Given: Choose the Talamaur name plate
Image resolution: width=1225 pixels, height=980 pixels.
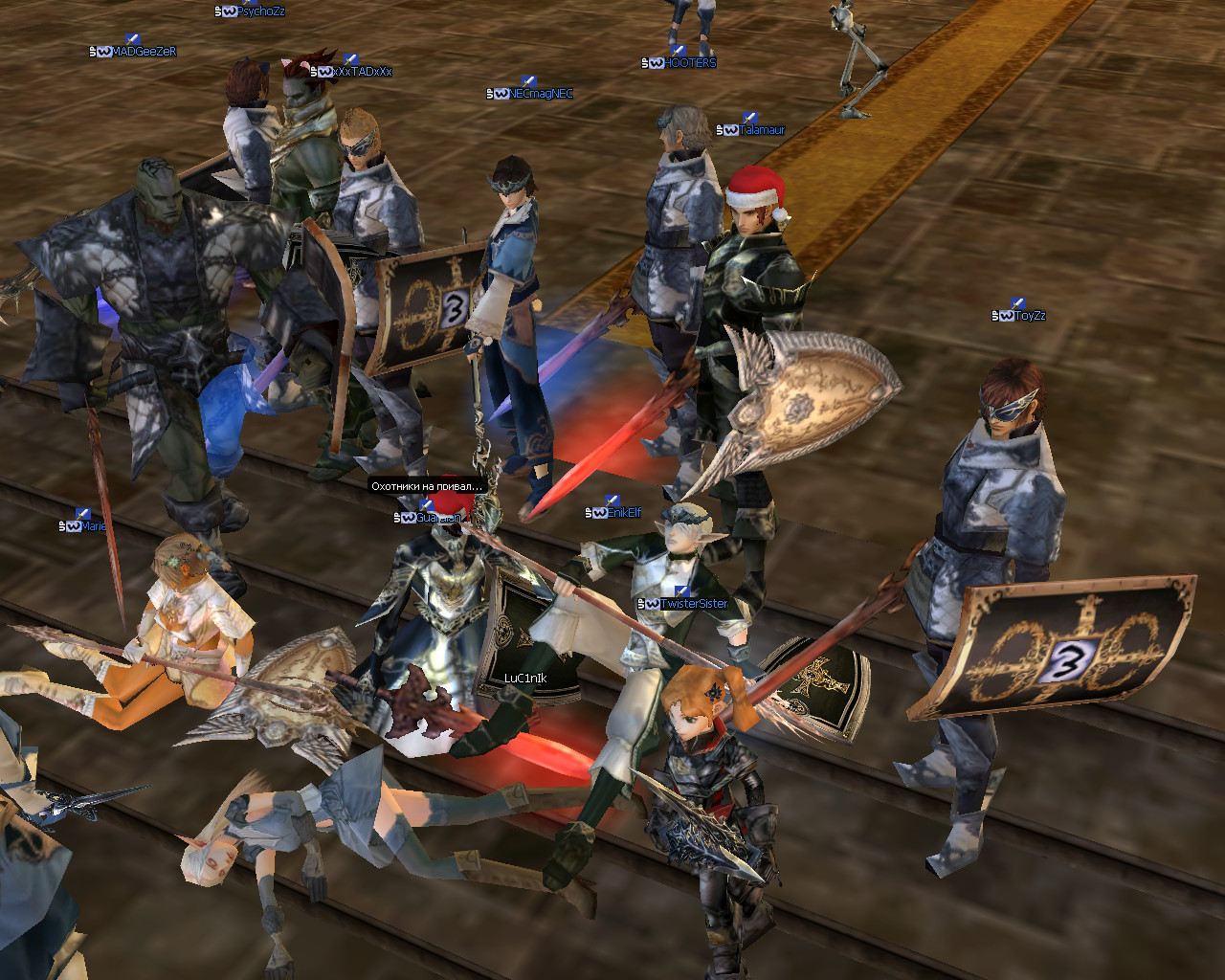Looking at the screenshot, I should pyautogui.click(x=761, y=130).
